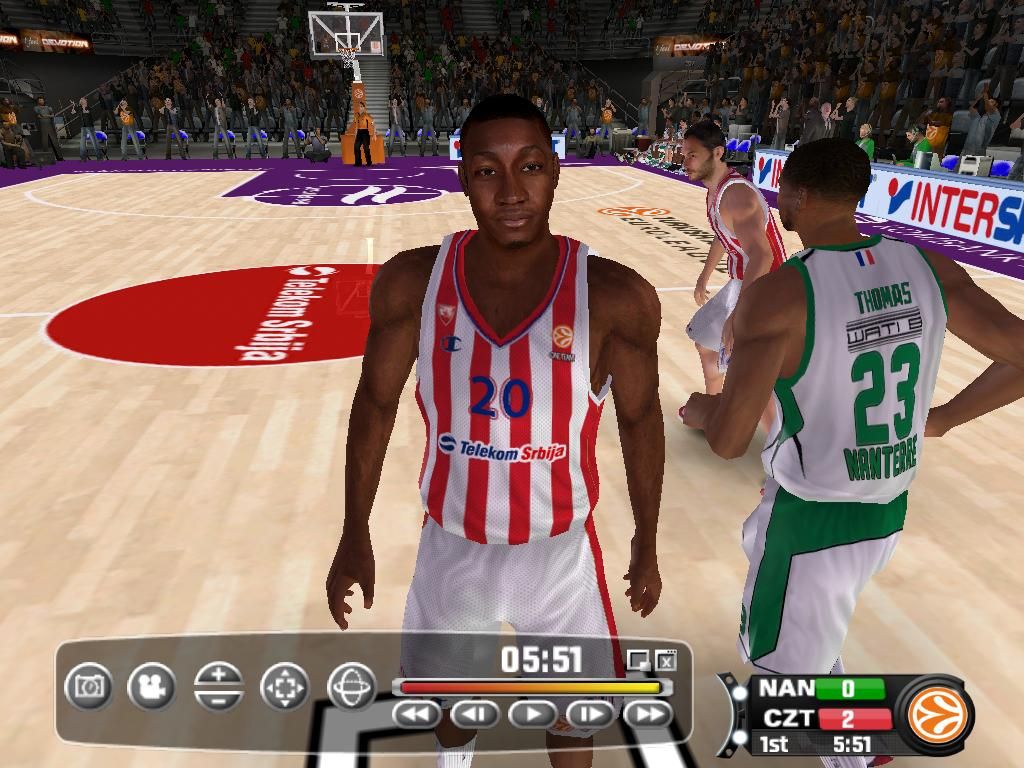The image size is (1024, 768).
Task: Play the replay
Action: click(x=533, y=714)
